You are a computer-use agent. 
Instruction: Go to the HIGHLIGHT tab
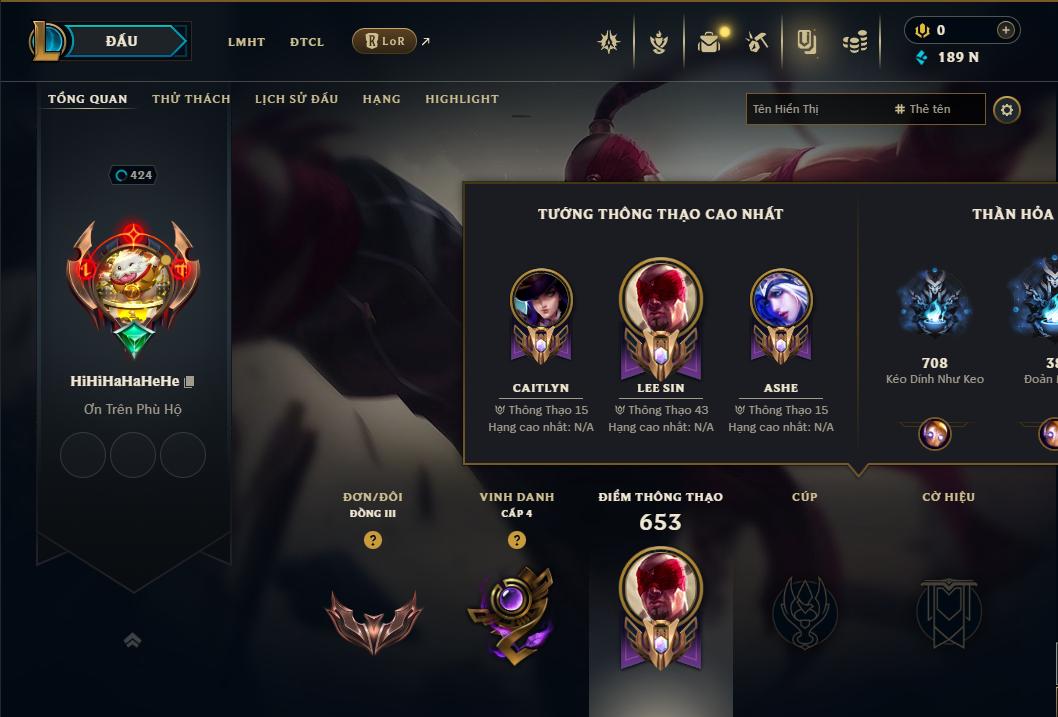click(461, 99)
